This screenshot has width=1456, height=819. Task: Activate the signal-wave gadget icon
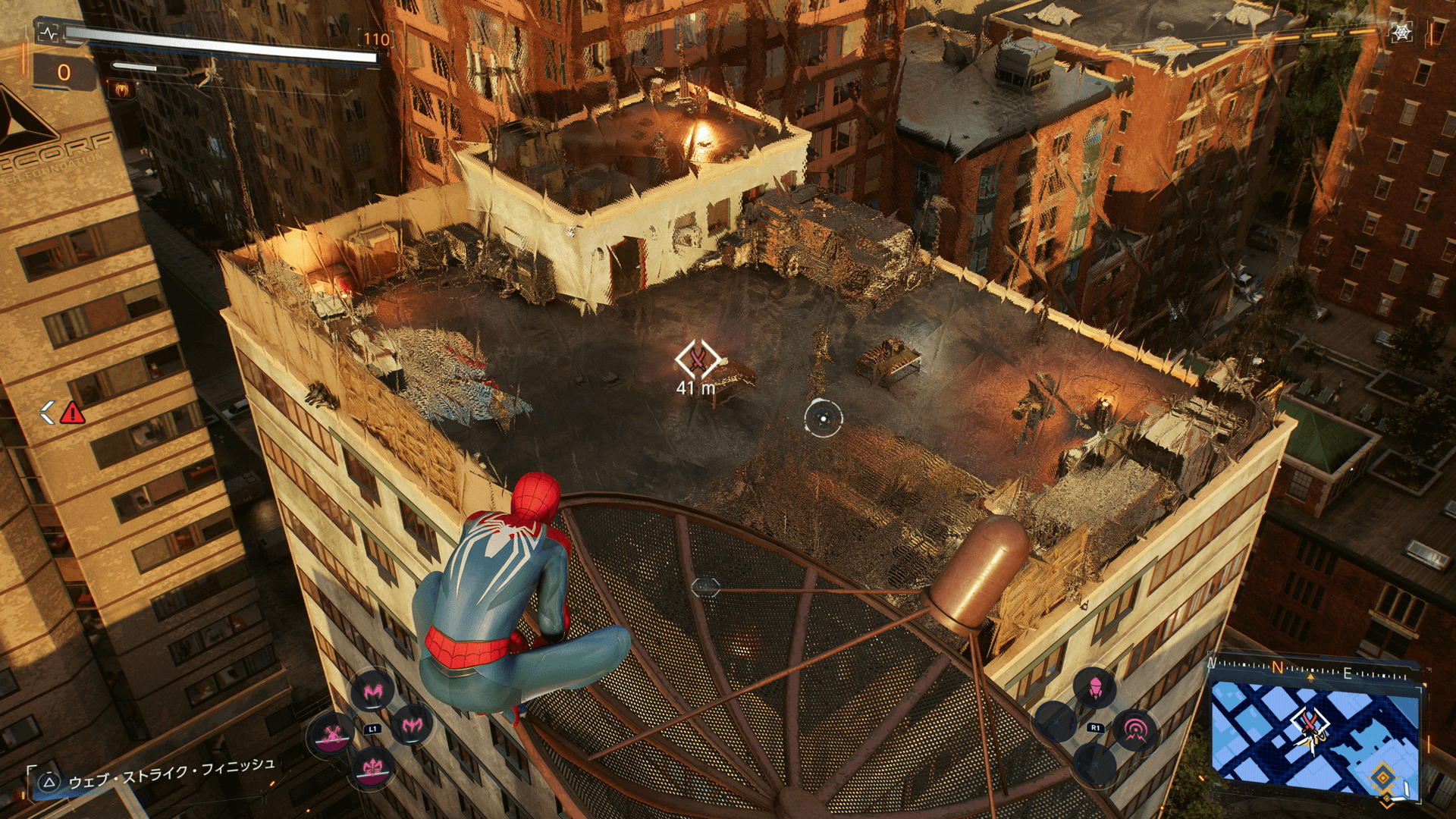coord(1134,730)
